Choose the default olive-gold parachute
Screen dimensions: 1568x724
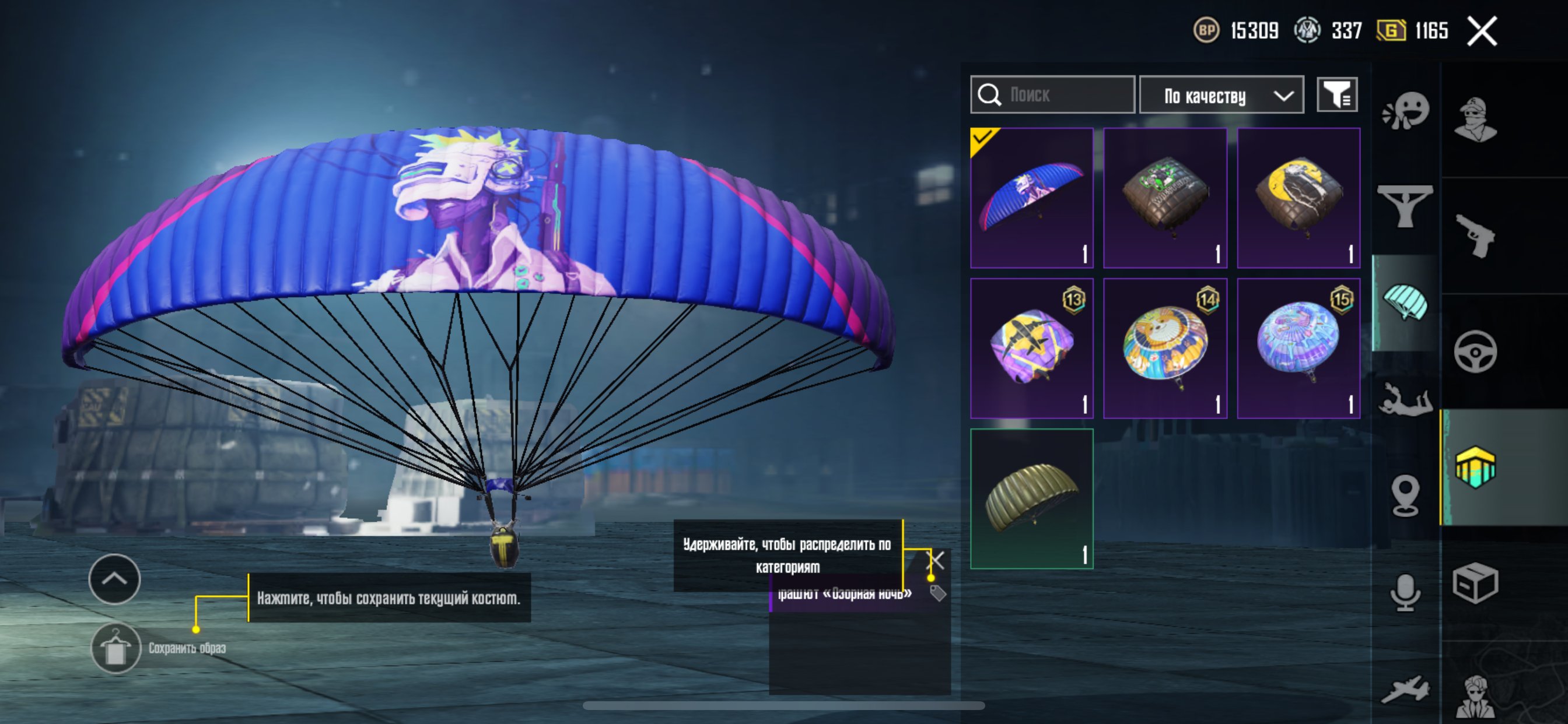(x=1031, y=498)
